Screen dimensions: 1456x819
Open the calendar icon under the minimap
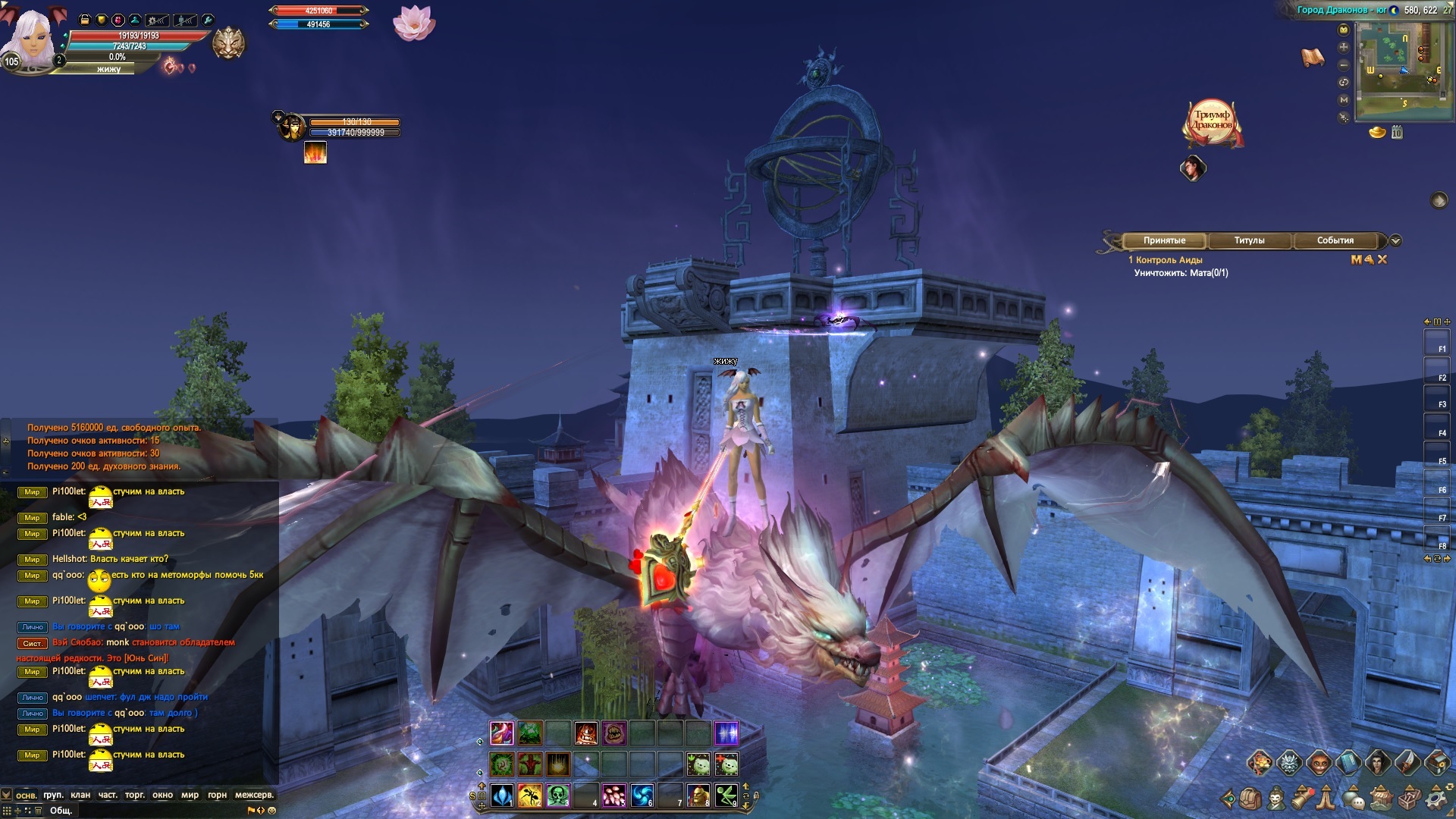coord(1397,133)
